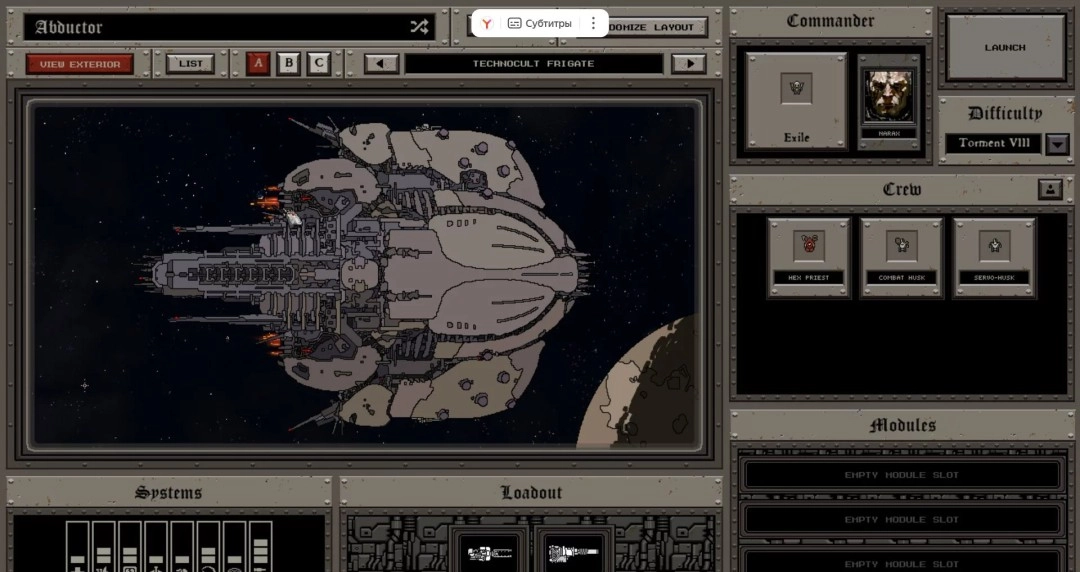Viewport: 1080px width, 572px height.
Task: Click the Narak commander portrait
Action: tap(889, 95)
